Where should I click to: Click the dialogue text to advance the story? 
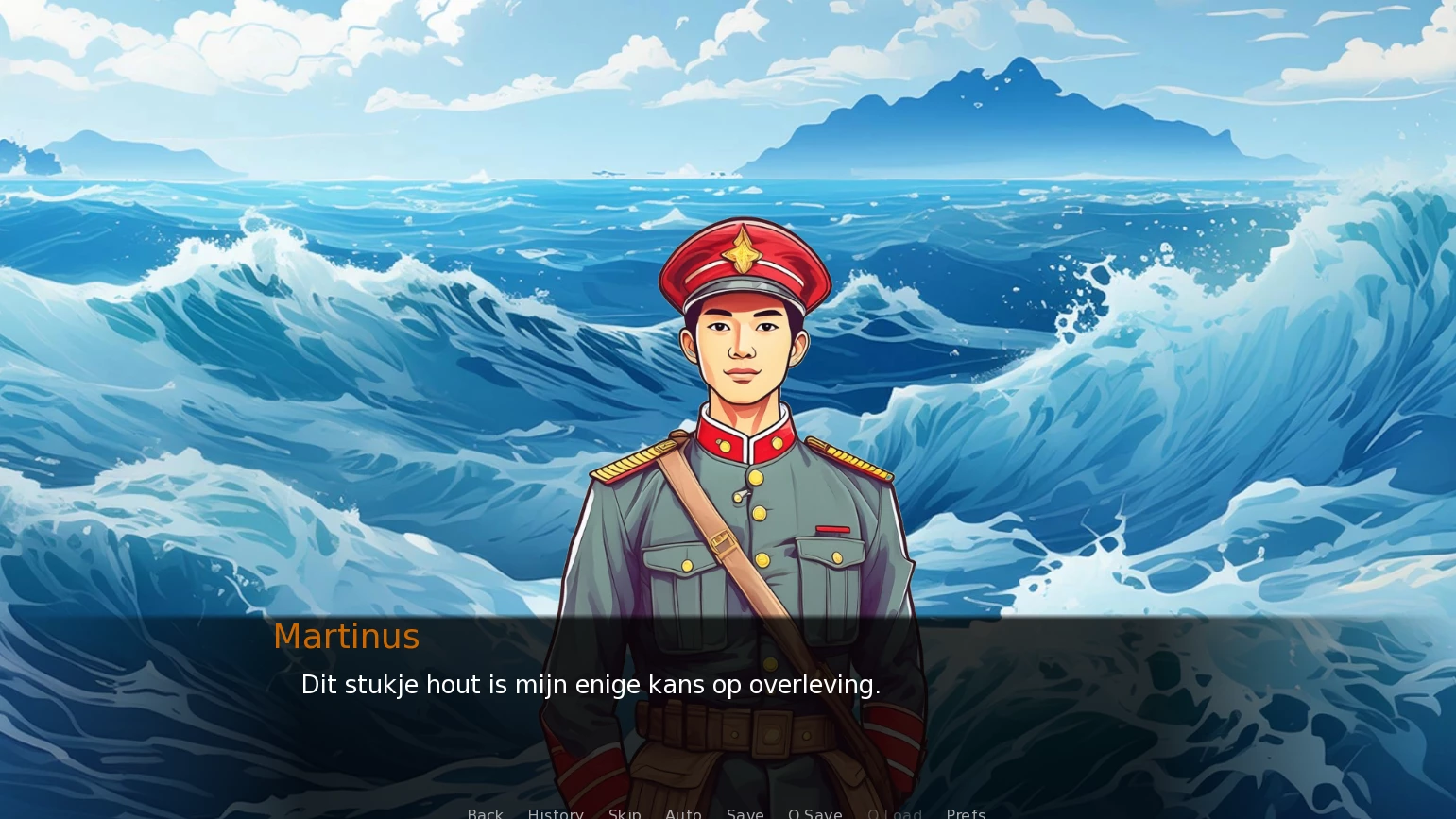point(591,685)
